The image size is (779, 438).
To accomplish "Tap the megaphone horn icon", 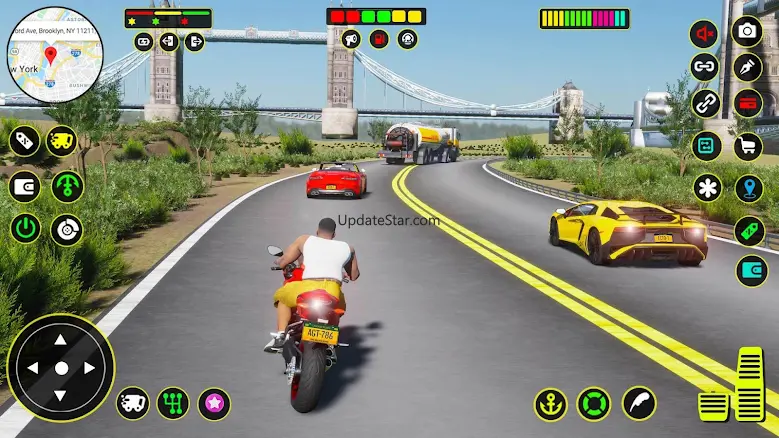I will tap(351, 39).
